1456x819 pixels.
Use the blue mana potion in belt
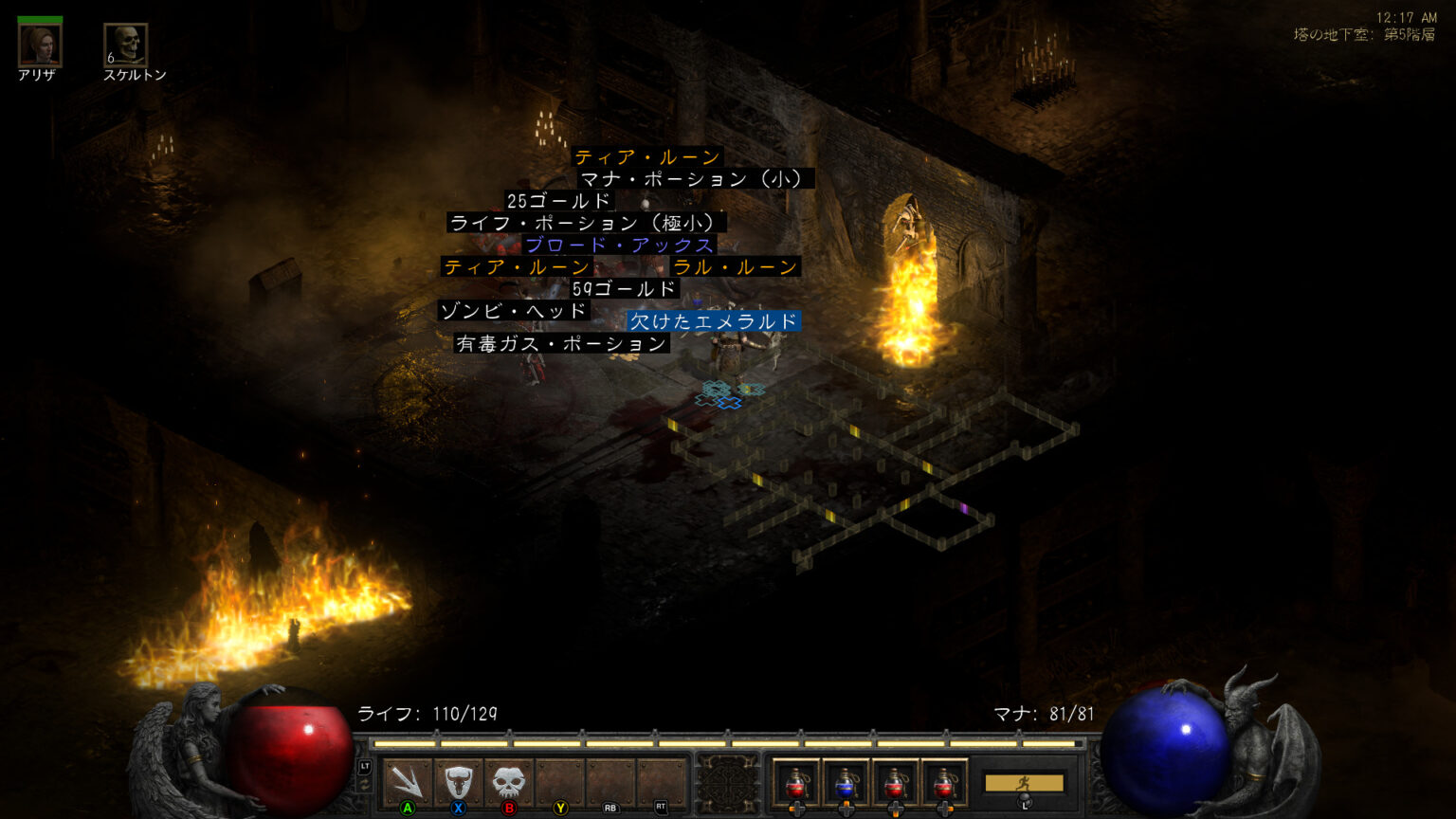click(846, 782)
